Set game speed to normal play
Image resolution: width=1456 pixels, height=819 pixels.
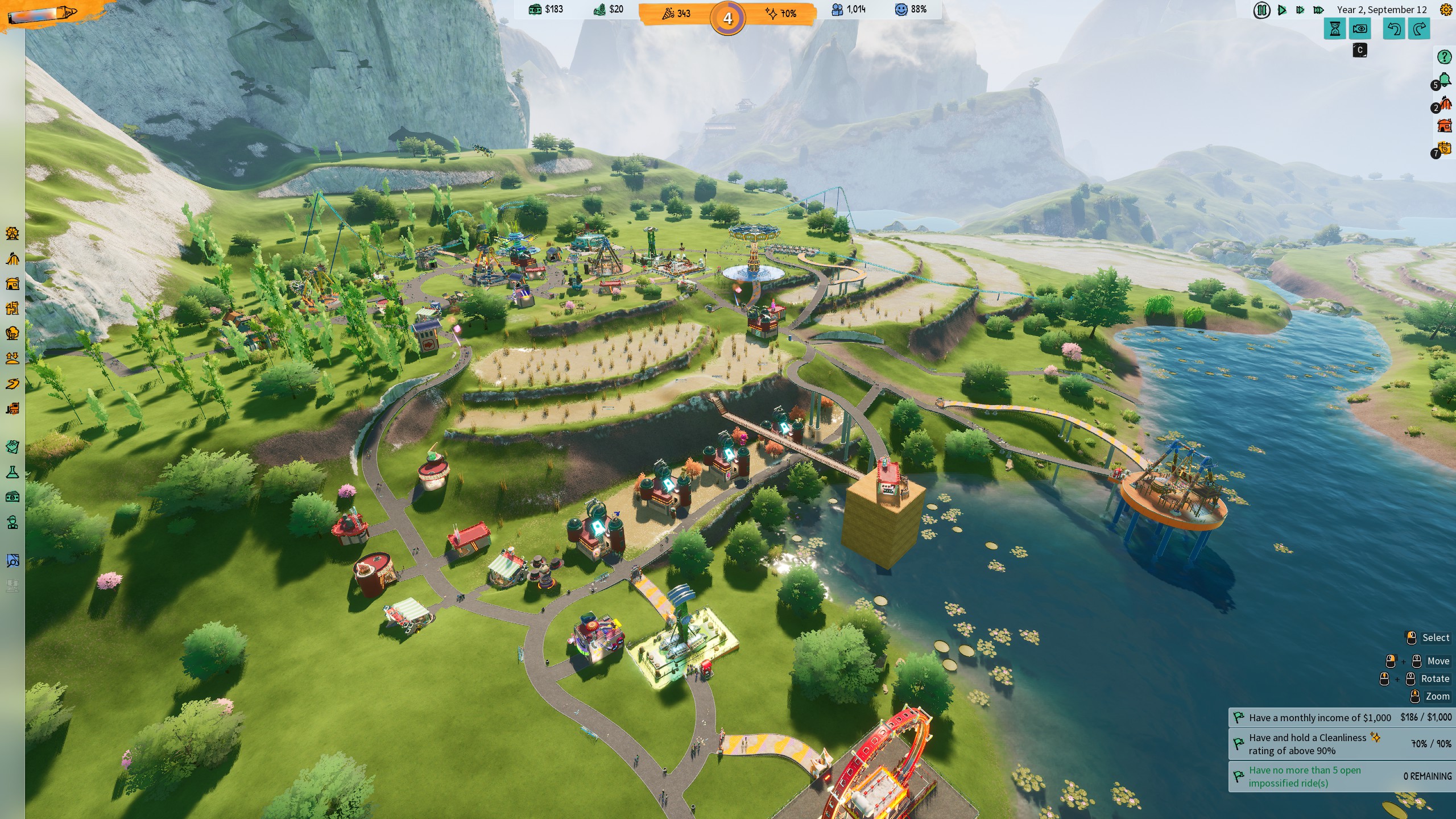coord(1282,10)
